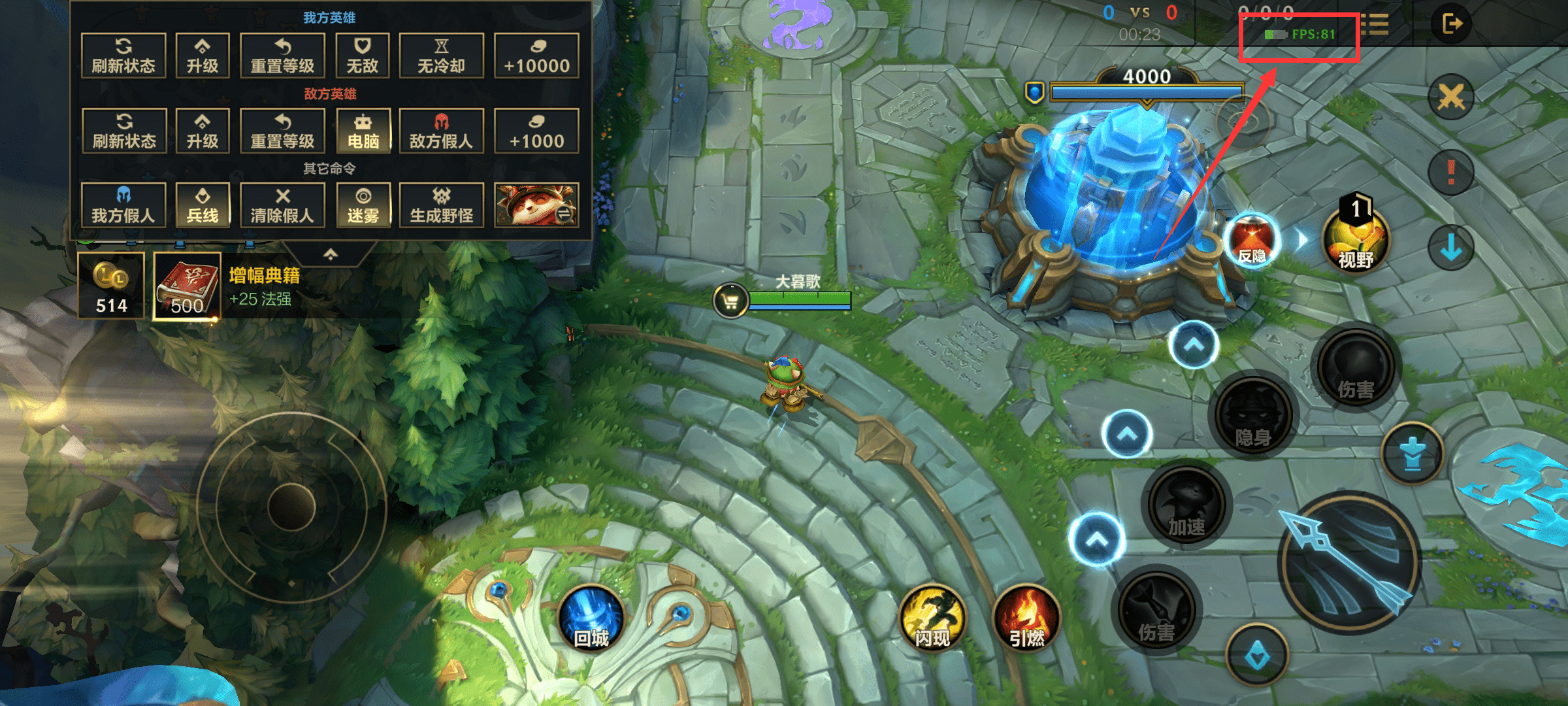Buy the recommended 增幅典籍 item

(187, 286)
